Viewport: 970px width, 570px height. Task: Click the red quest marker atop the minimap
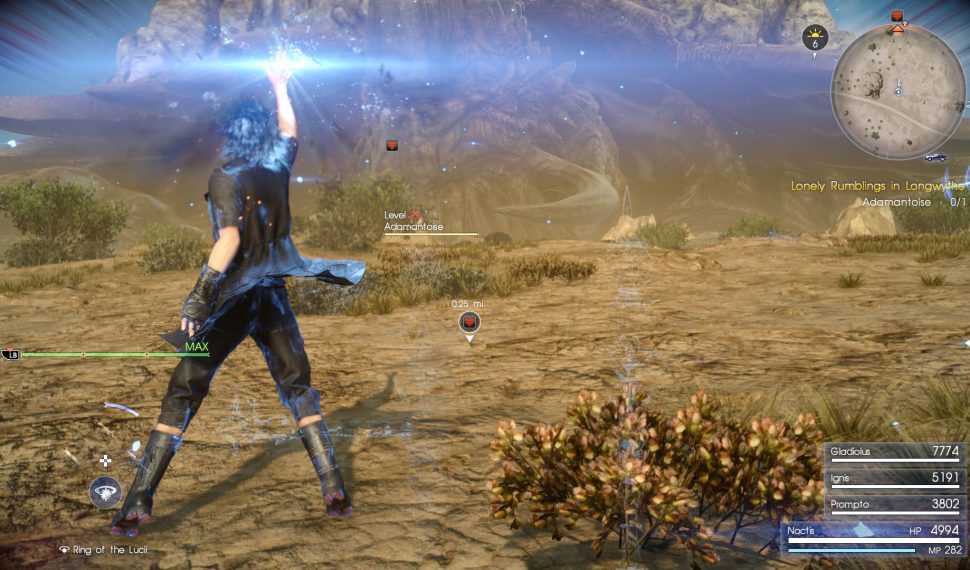pyautogui.click(x=897, y=16)
